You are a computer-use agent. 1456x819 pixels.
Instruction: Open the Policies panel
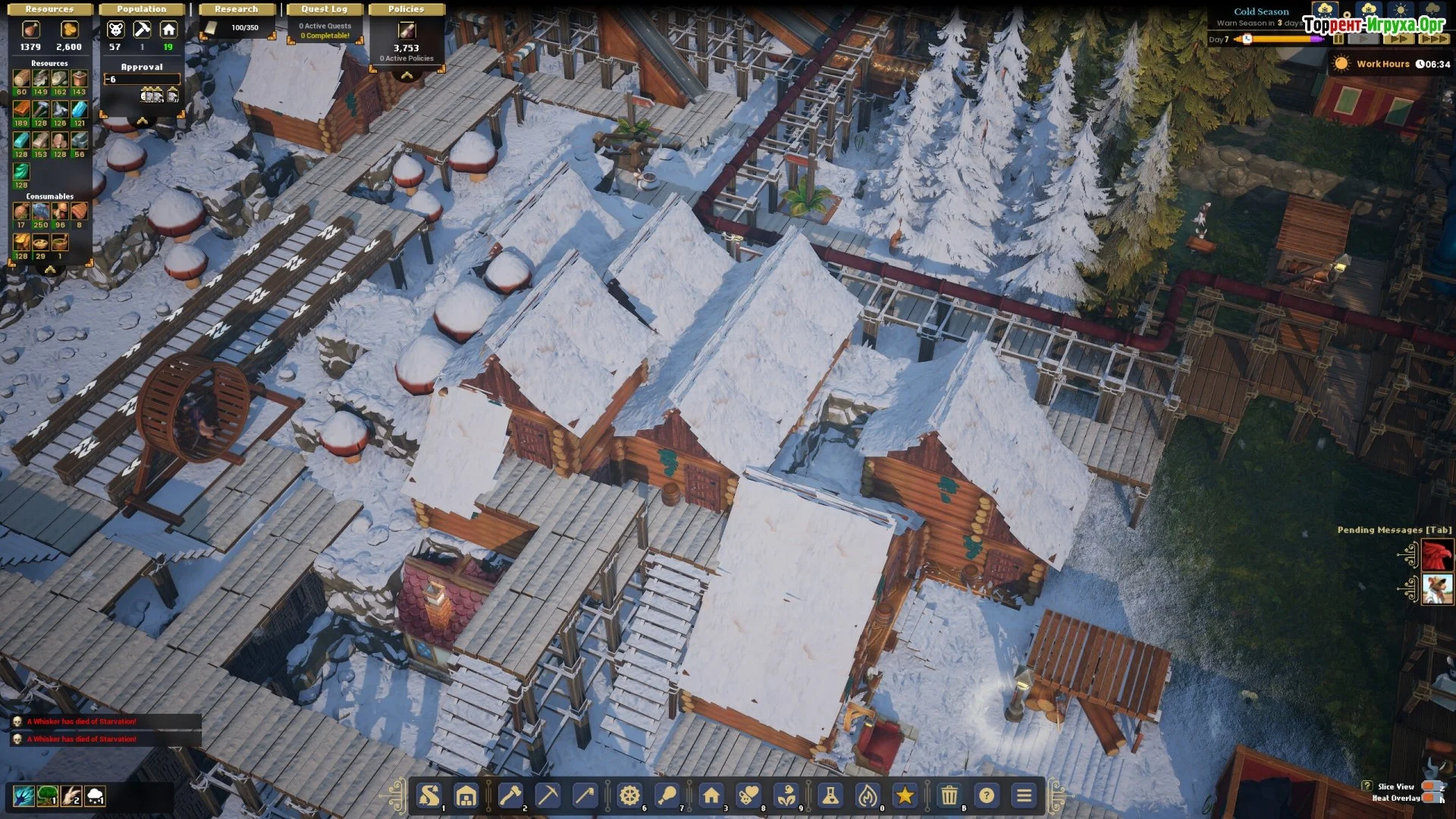click(406, 9)
